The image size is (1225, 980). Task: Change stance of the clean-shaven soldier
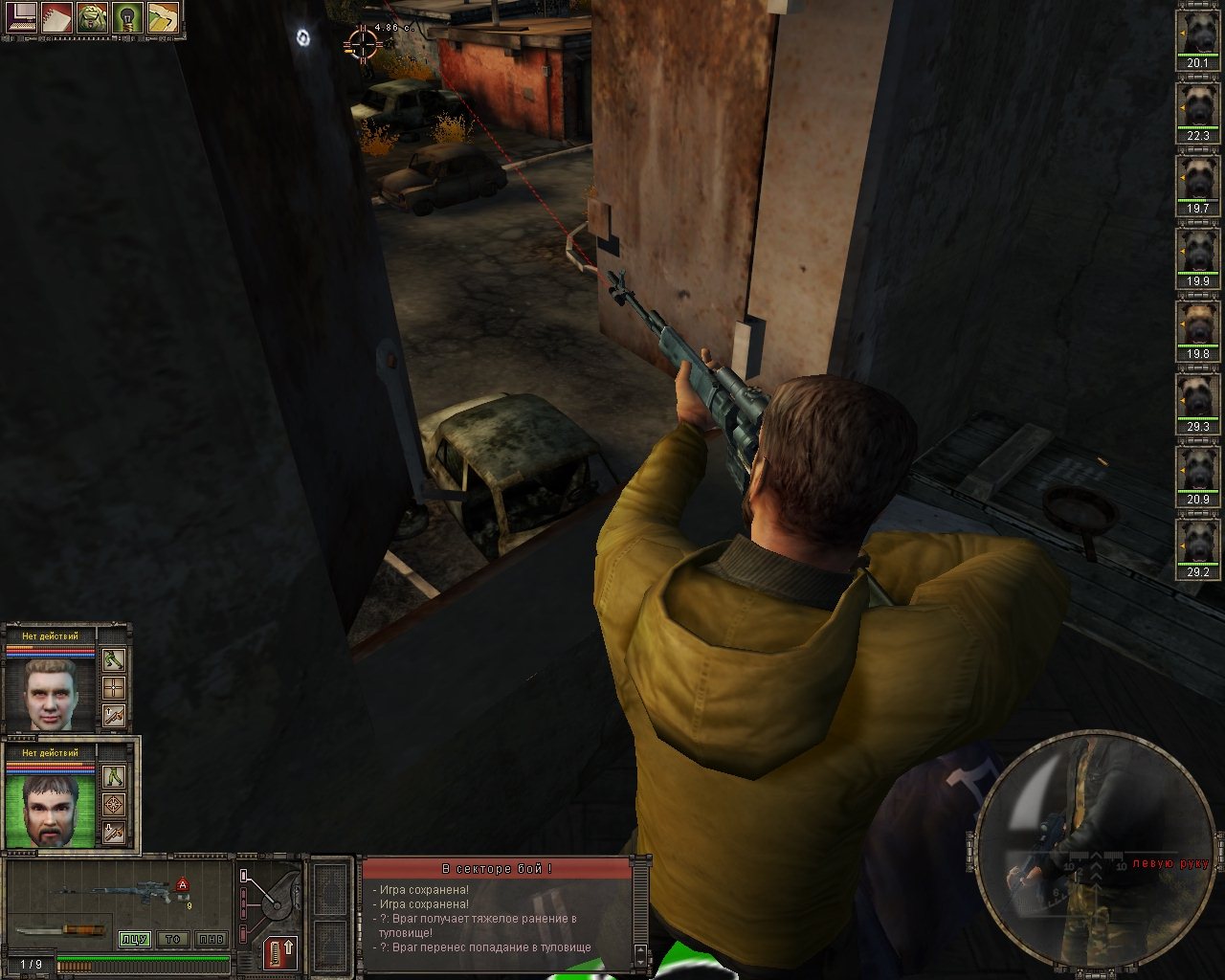point(114,660)
